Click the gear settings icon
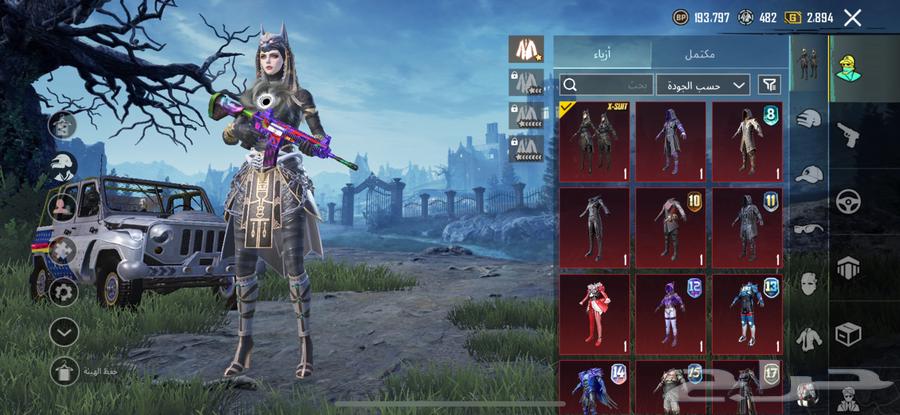The image size is (900, 415). [x=64, y=292]
